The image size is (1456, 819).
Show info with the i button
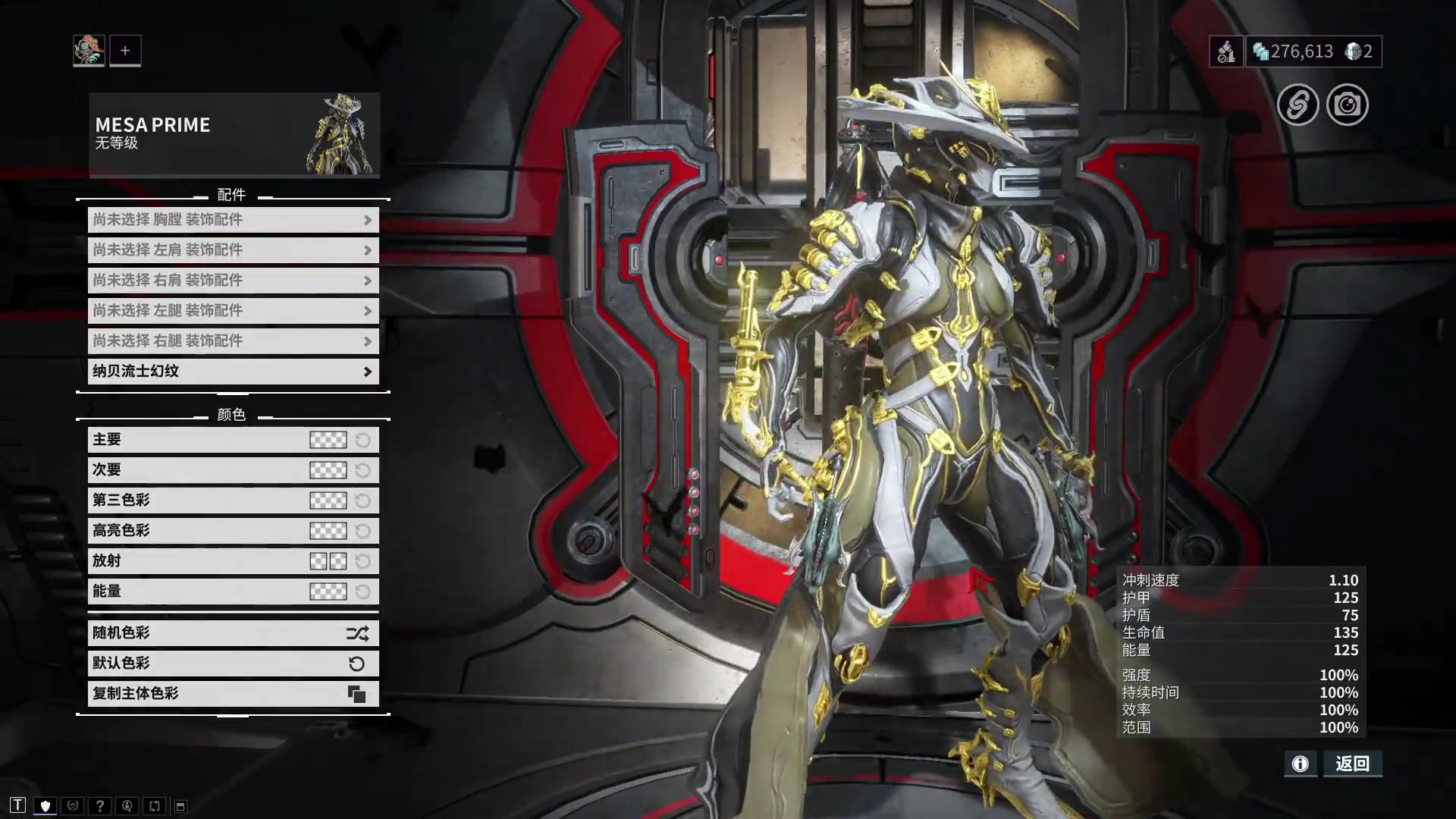point(1300,764)
